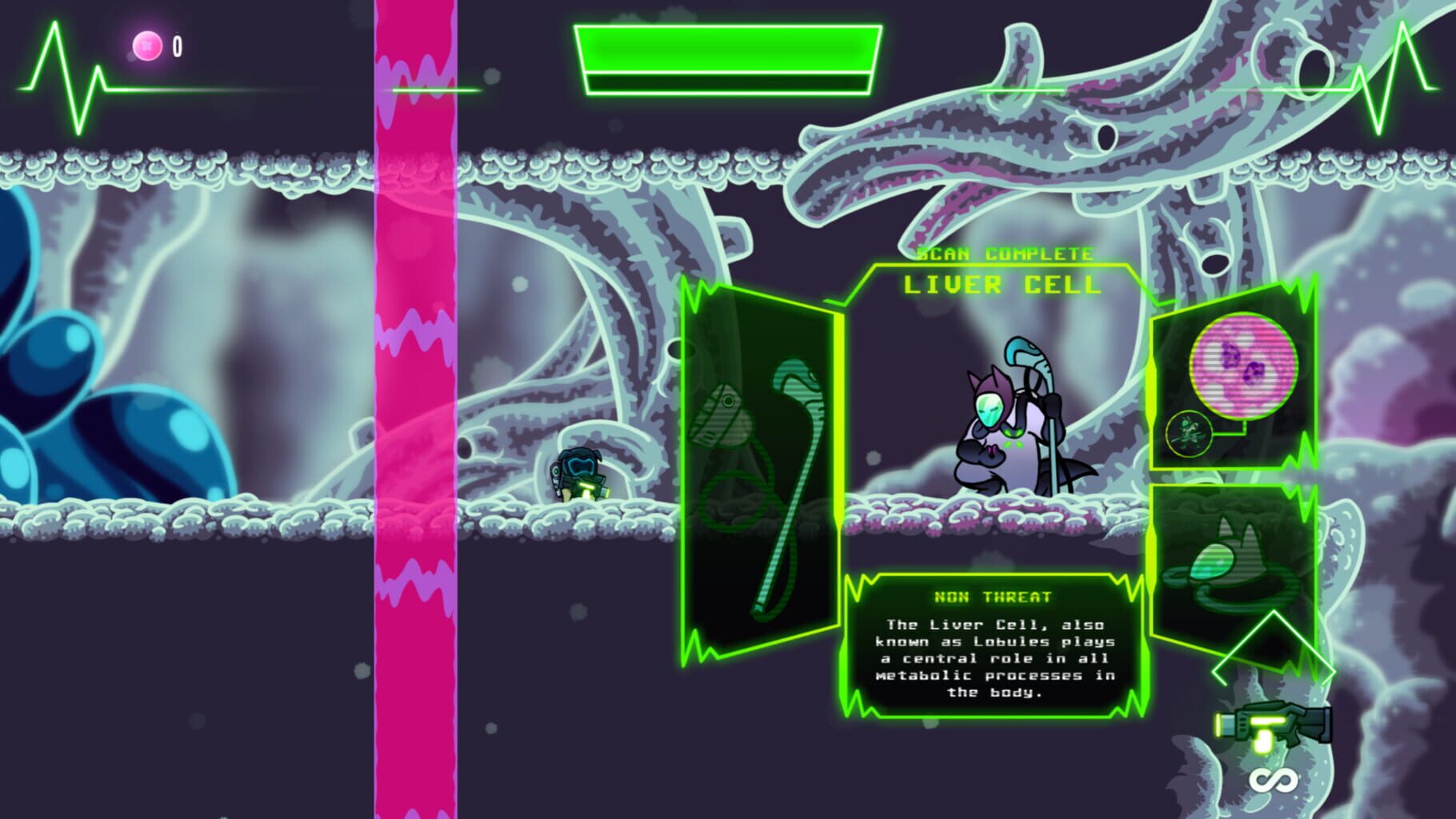Select the SCAN COMPLETE header text
Image resolution: width=1456 pixels, height=819 pixels.
1003,254
